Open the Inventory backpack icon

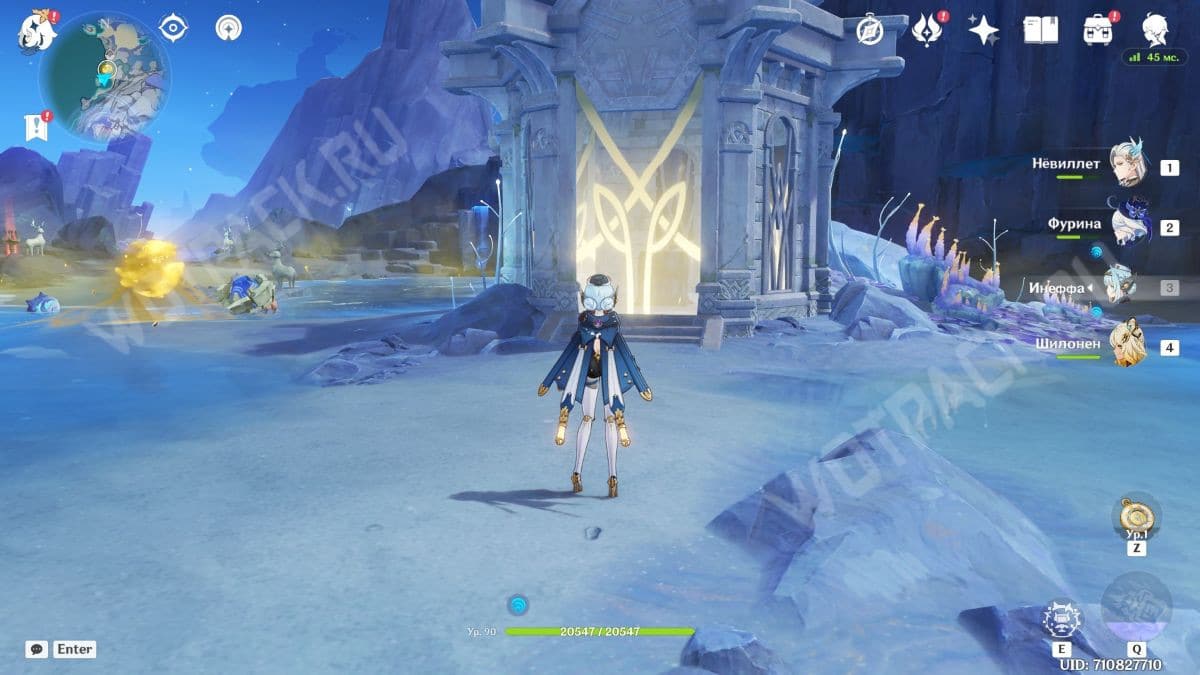(x=1098, y=30)
